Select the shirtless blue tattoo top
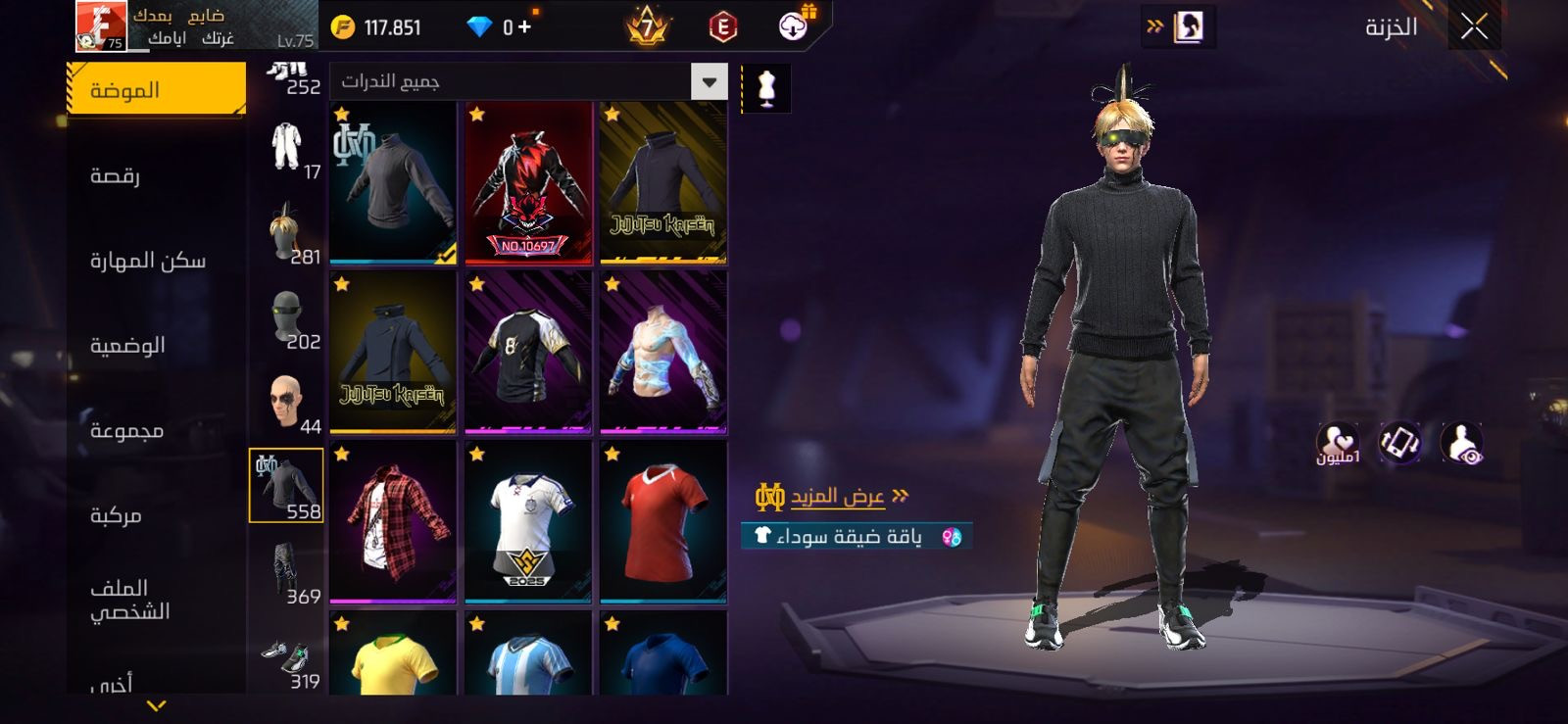 pos(663,353)
